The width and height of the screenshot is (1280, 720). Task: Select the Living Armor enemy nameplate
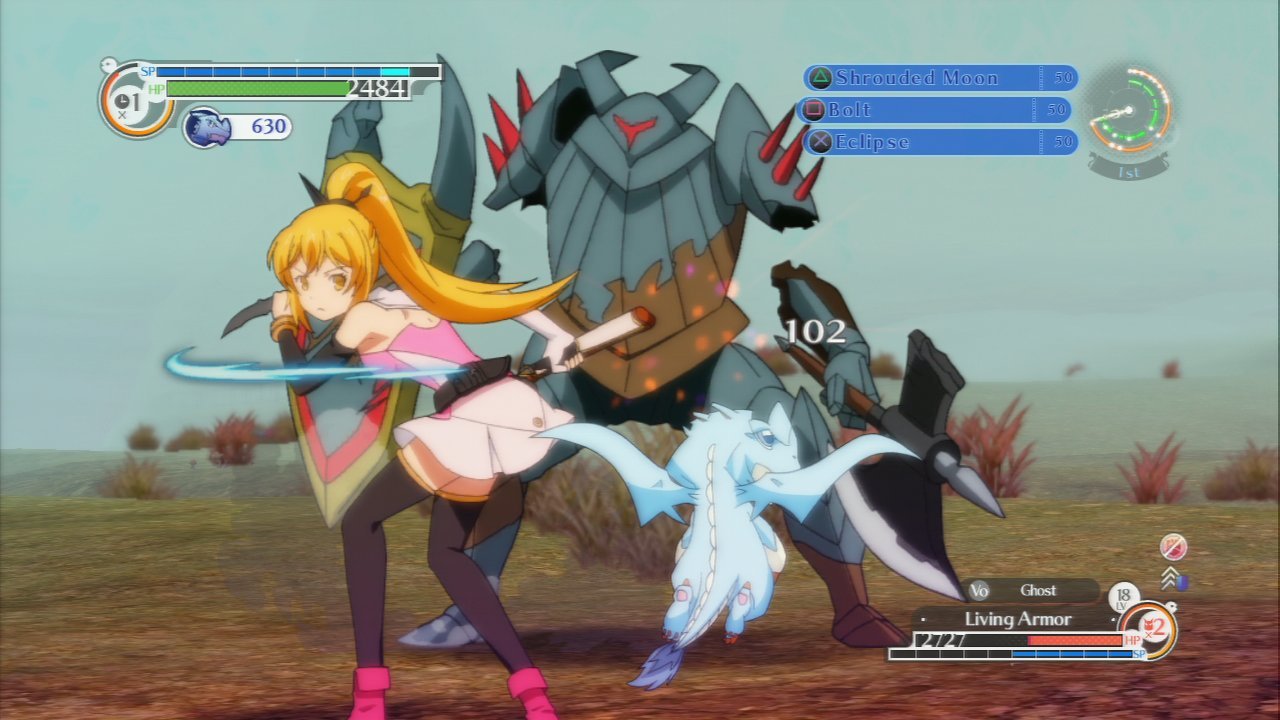pyautogui.click(x=1017, y=619)
